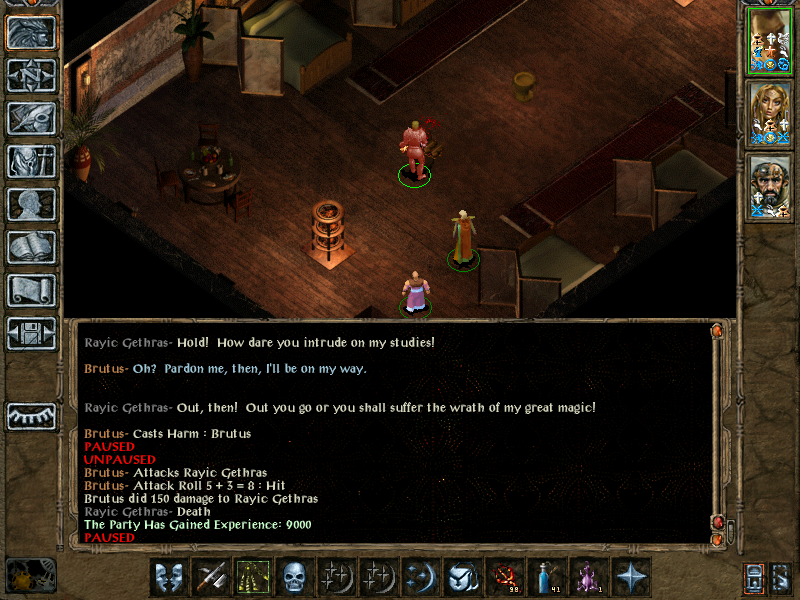800x600 pixels.
Task: Open the area map with compass icon
Action: click(31, 75)
